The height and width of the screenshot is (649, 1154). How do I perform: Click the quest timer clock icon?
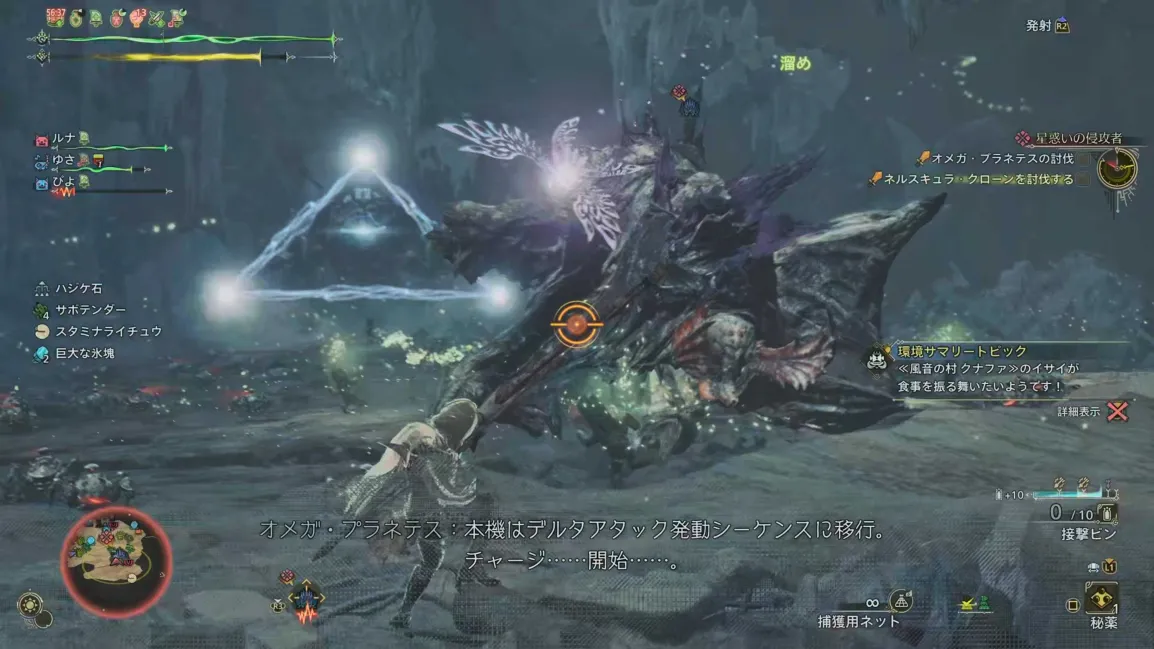pos(1116,169)
